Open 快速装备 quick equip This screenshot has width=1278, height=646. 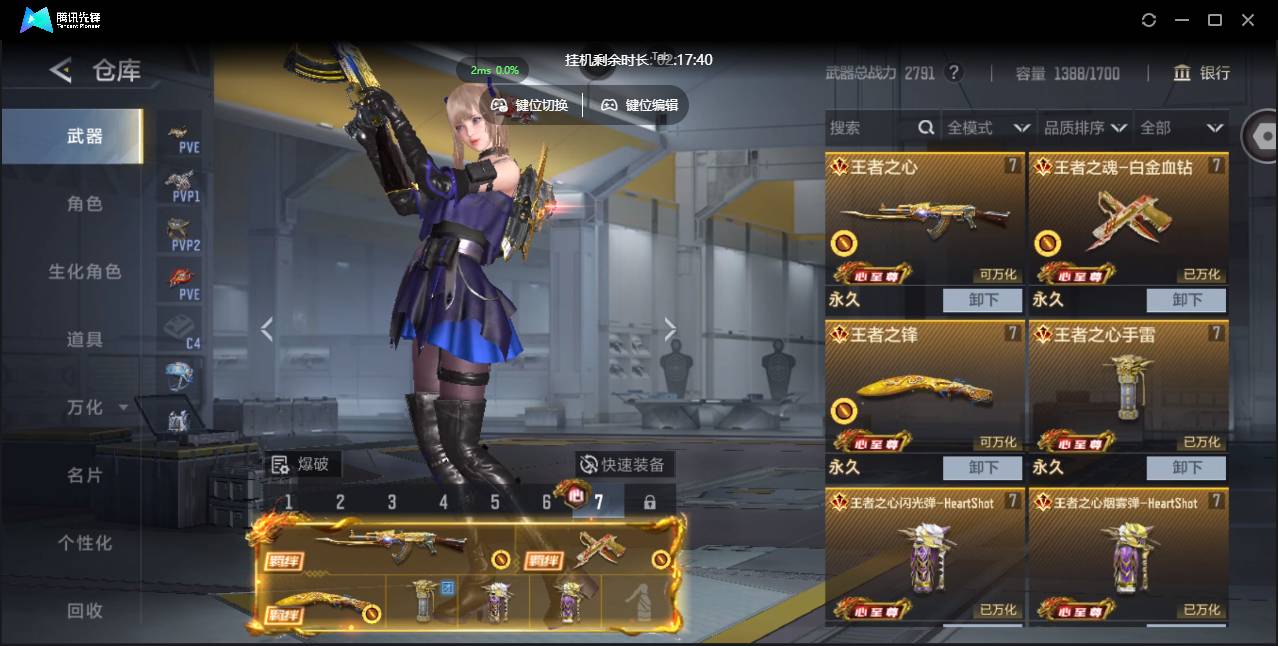click(x=624, y=464)
